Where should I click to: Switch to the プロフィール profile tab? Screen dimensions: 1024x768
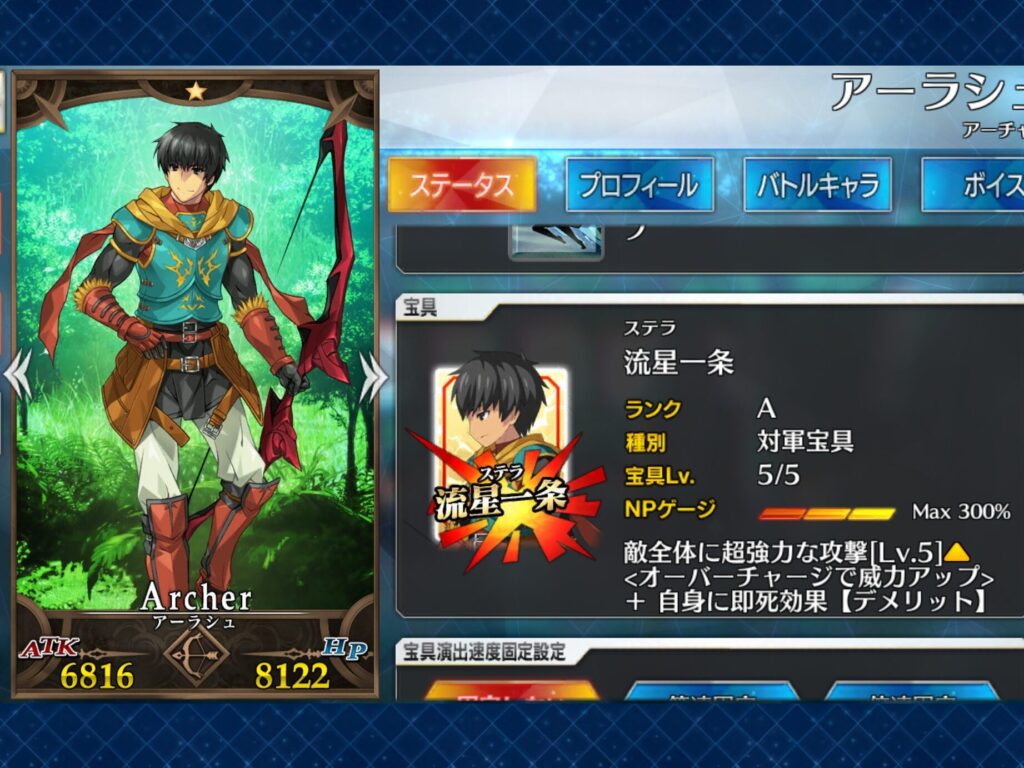tap(639, 185)
